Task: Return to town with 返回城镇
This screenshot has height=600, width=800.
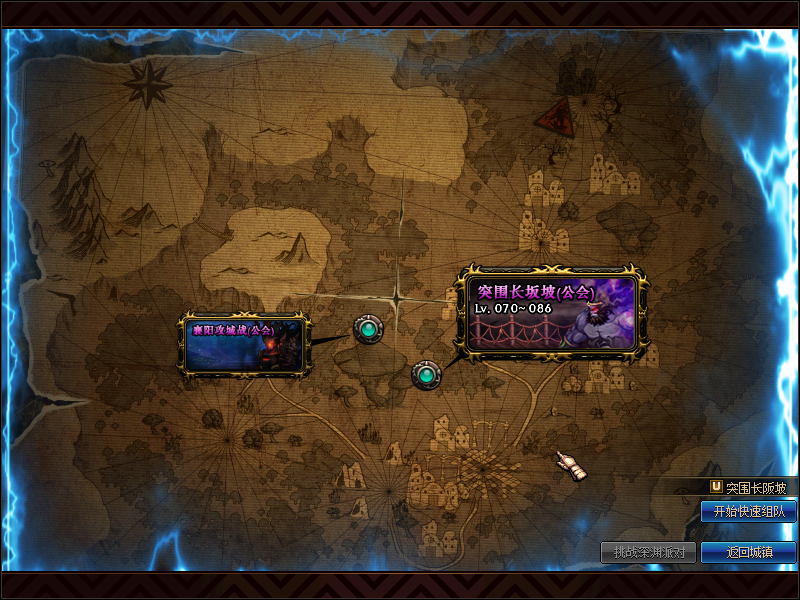Action: coord(748,552)
